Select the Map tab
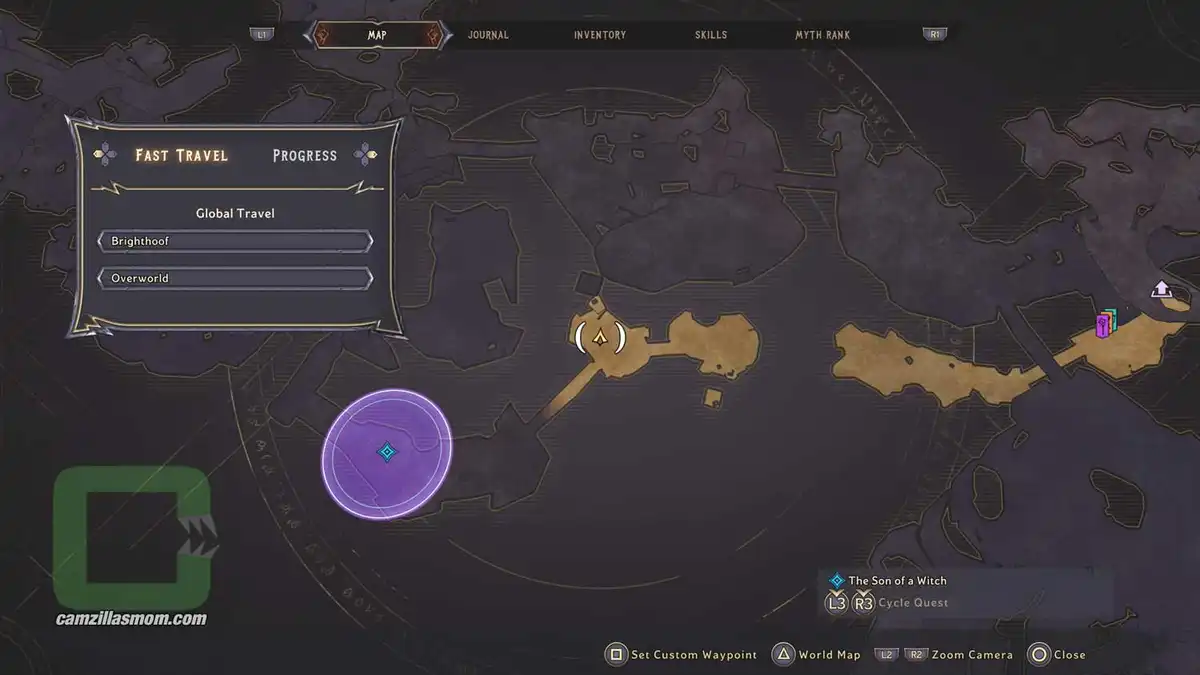 [x=377, y=35]
